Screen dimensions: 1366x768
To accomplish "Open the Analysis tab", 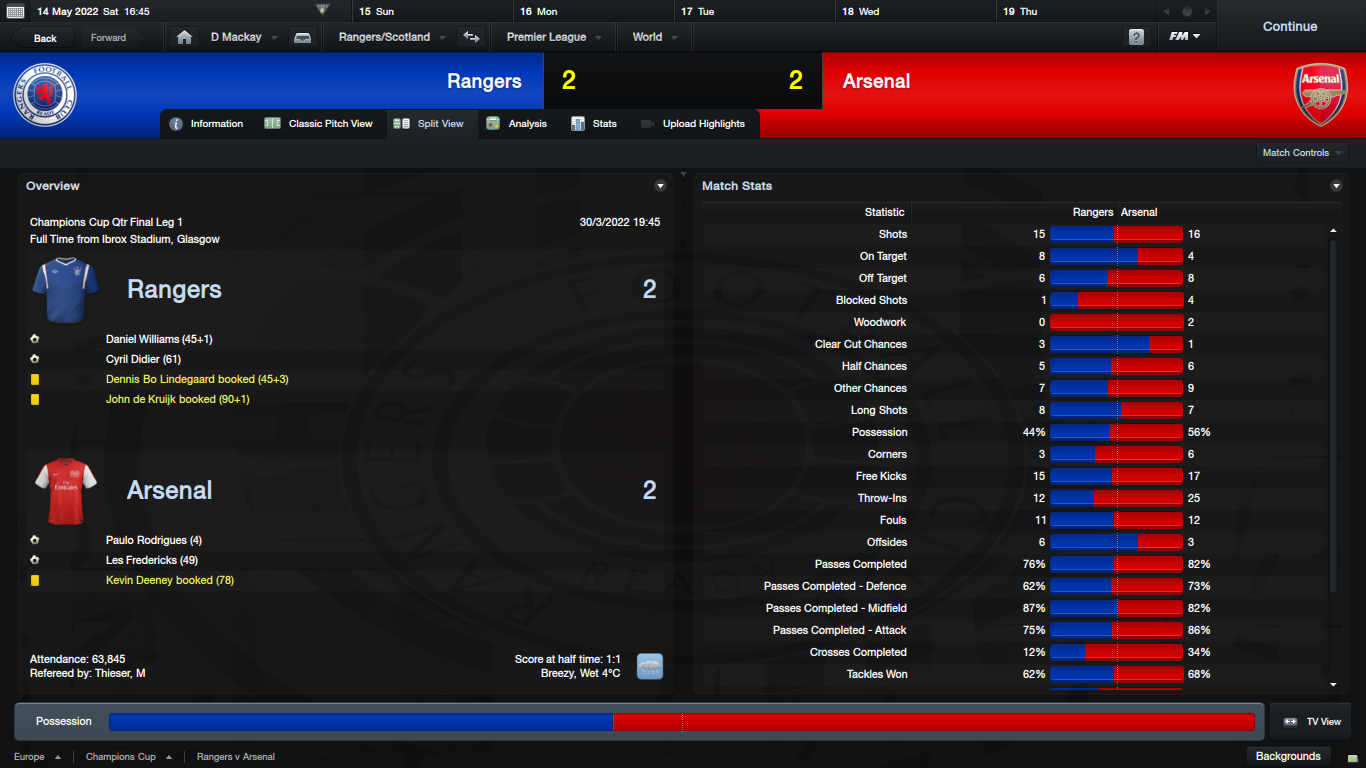I will pos(517,124).
